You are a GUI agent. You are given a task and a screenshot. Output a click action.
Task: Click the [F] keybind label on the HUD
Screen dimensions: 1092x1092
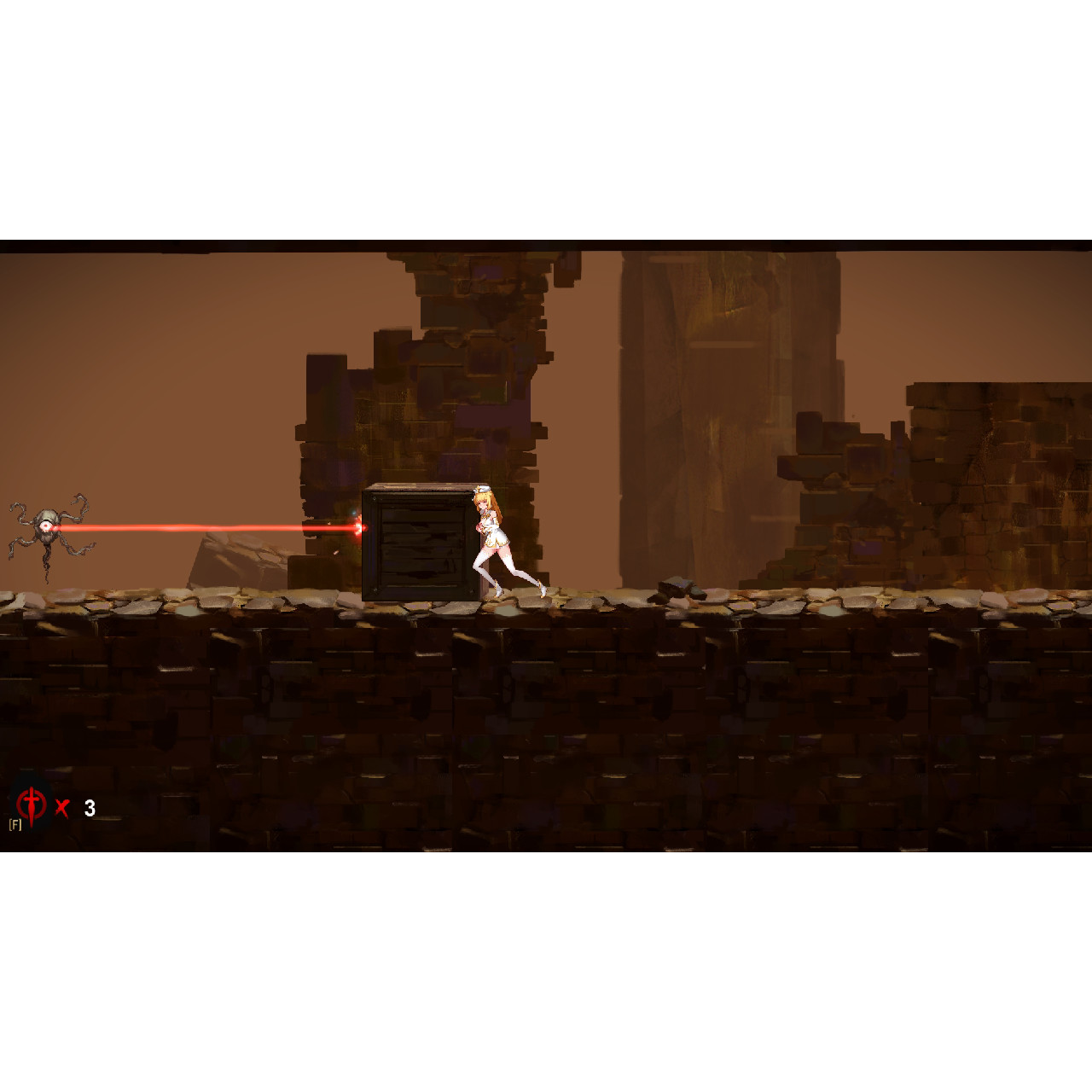tap(15, 824)
